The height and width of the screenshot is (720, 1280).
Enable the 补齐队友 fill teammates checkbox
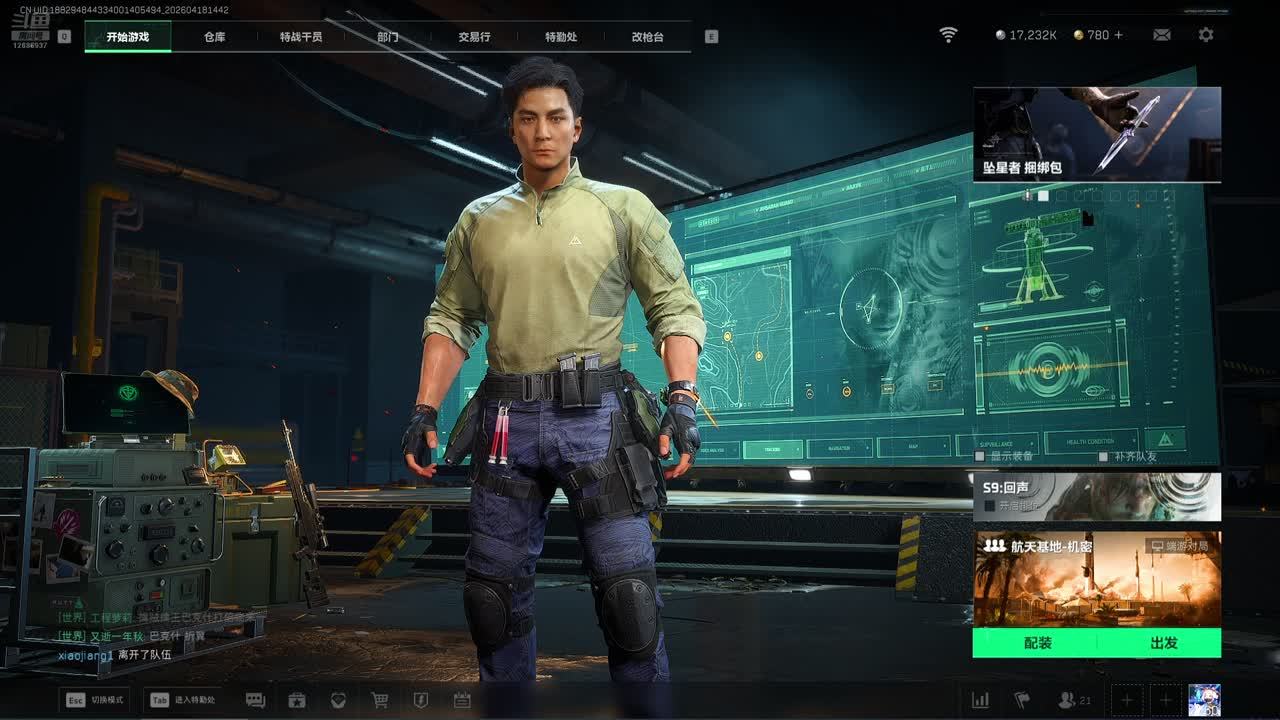point(1103,457)
